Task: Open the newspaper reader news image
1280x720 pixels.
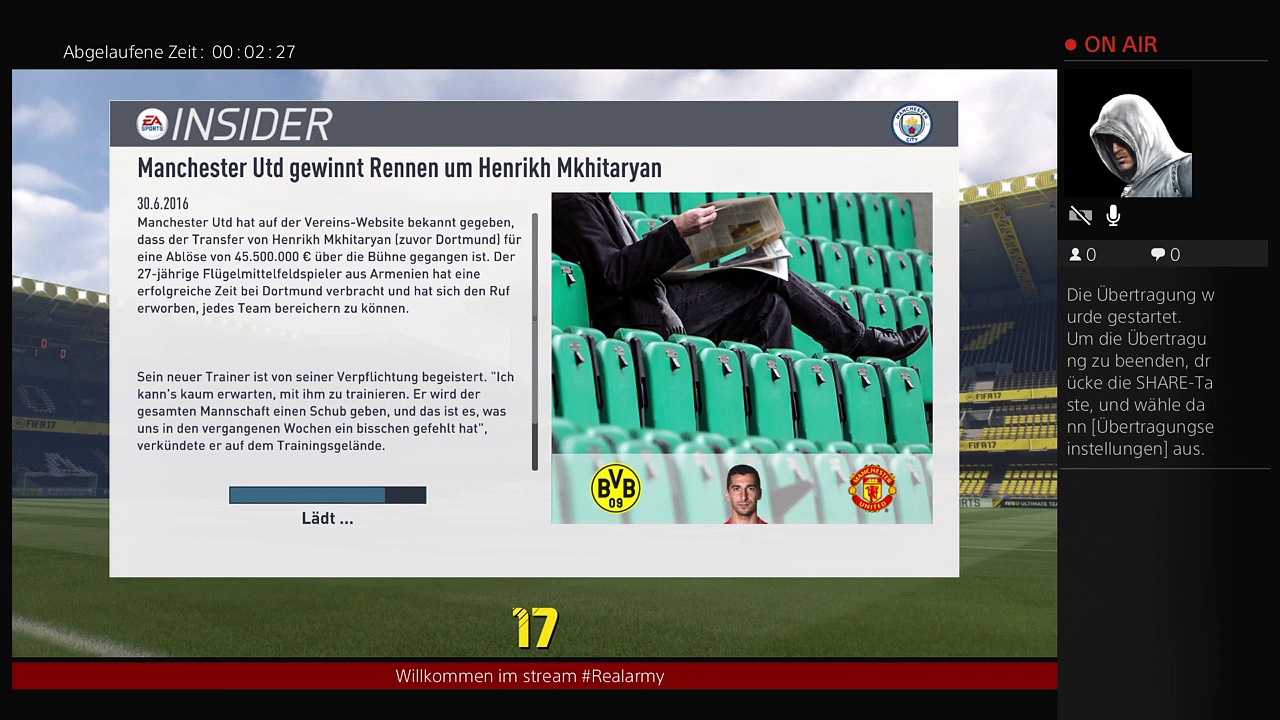Action: [741, 322]
